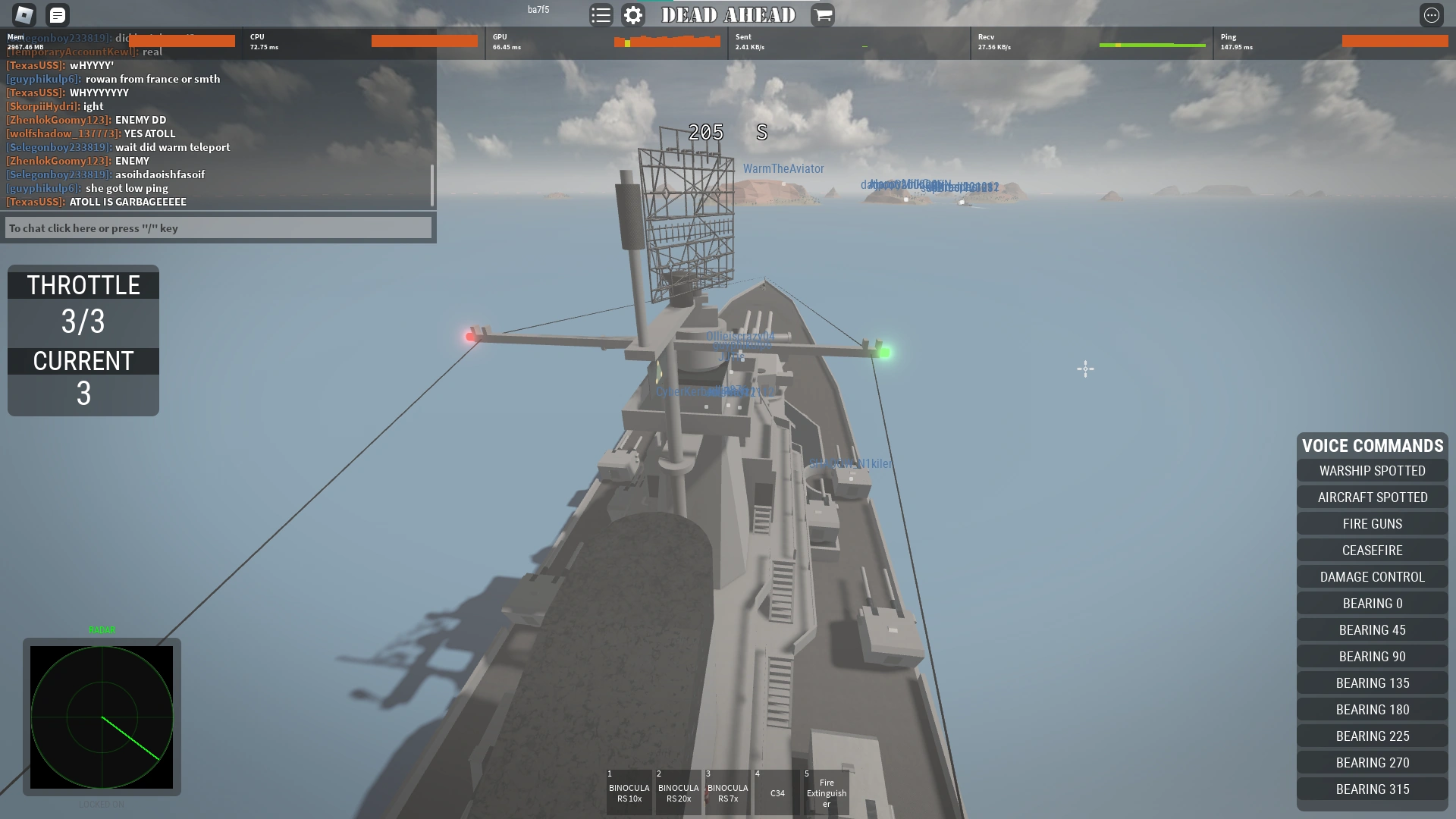Open the Roblox menu icon

point(22,15)
